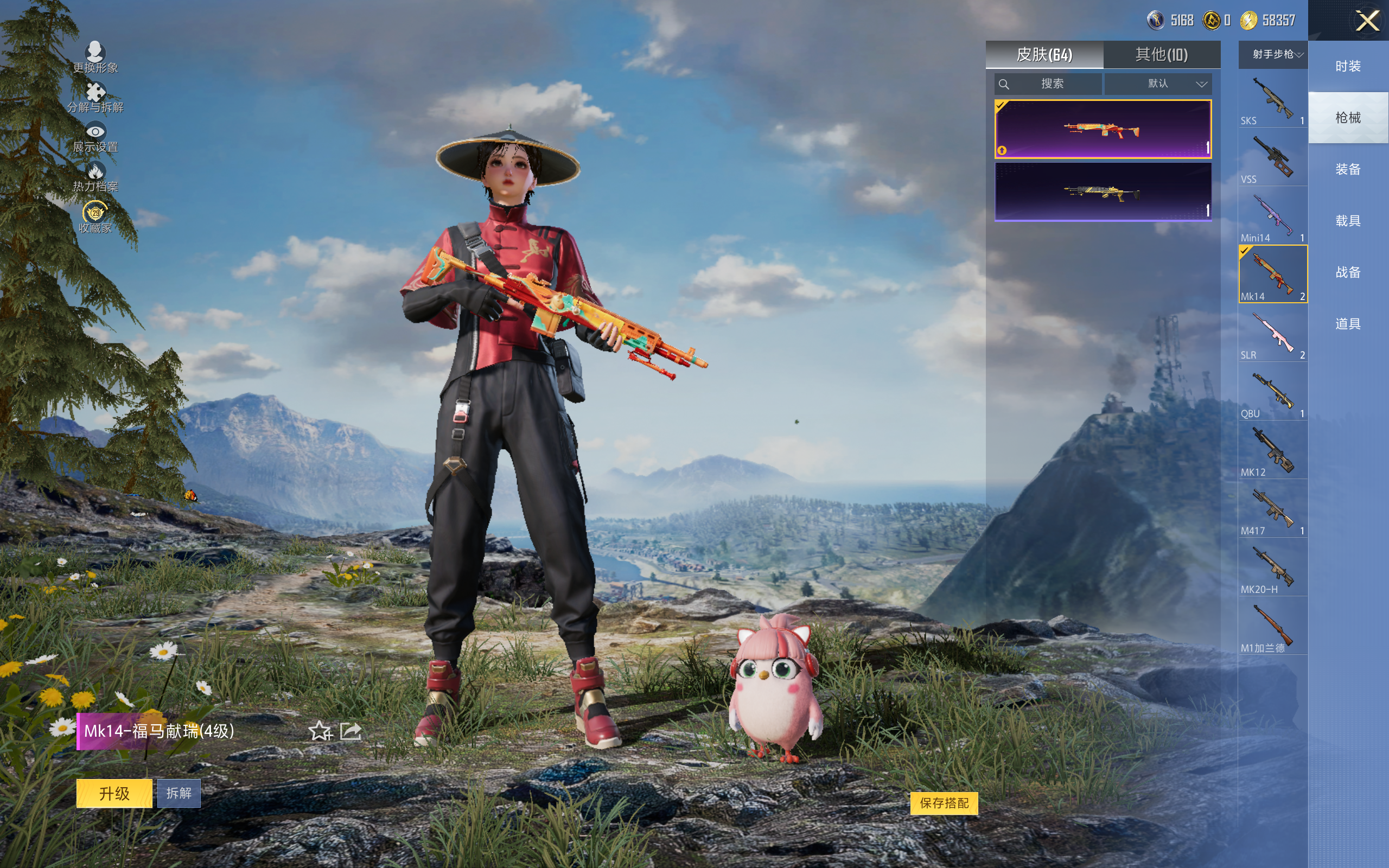
Task: Save the loadout with 保存搭配
Action: [944, 803]
